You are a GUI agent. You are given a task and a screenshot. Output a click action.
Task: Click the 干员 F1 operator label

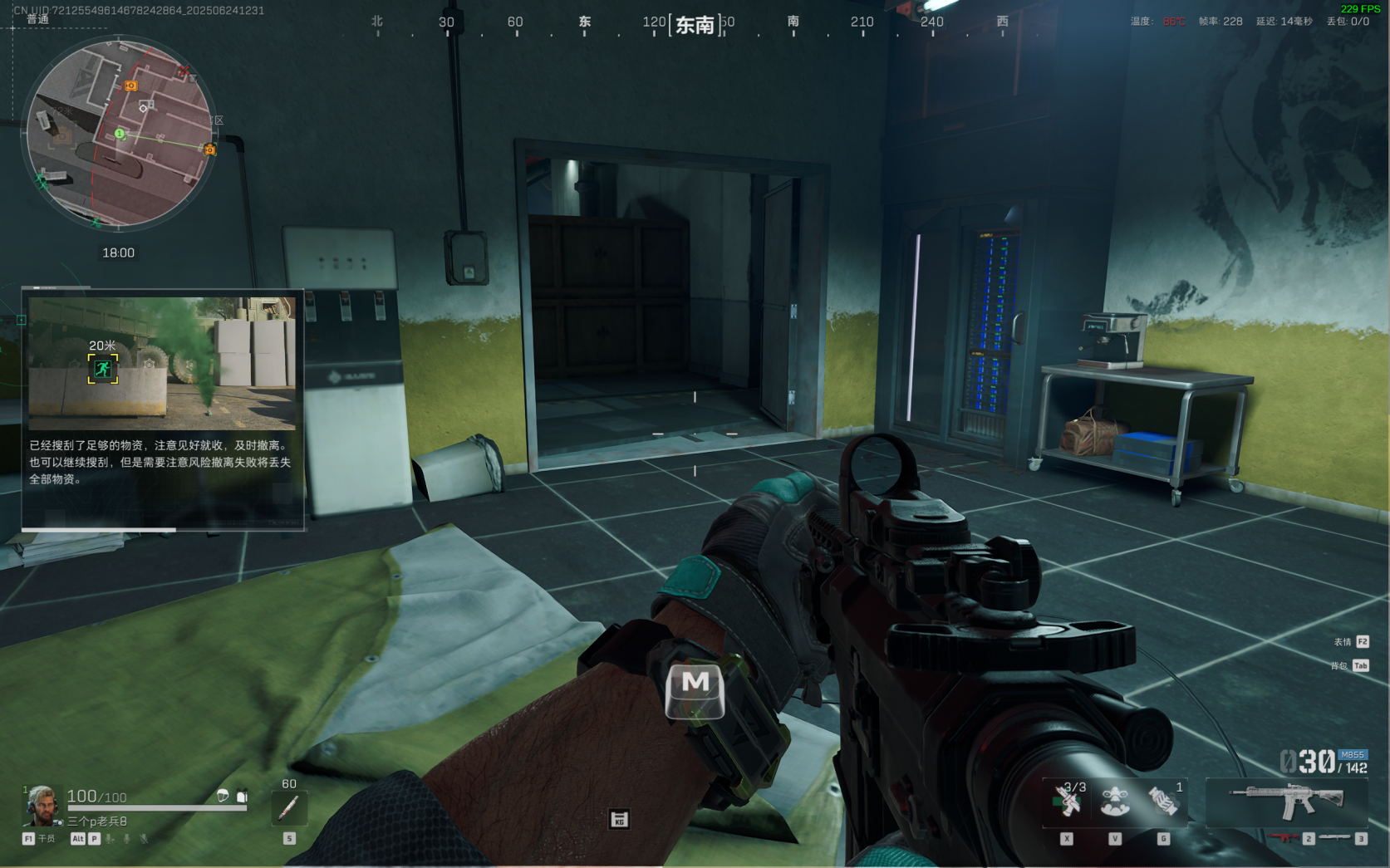[x=39, y=839]
